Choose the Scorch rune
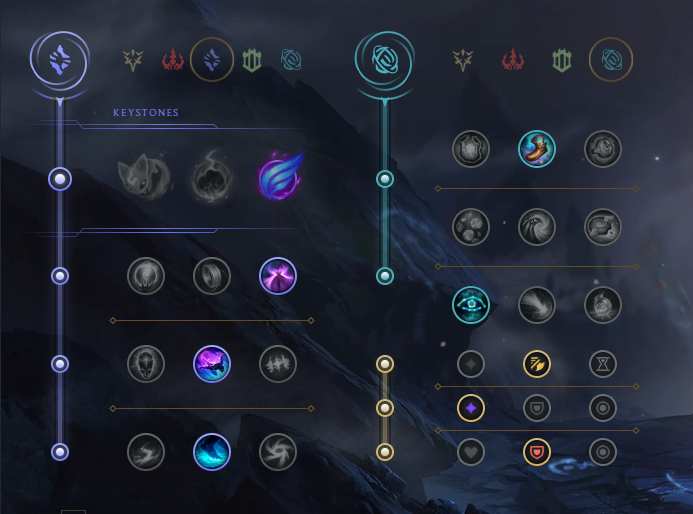The image size is (693, 514). click(x=146, y=452)
